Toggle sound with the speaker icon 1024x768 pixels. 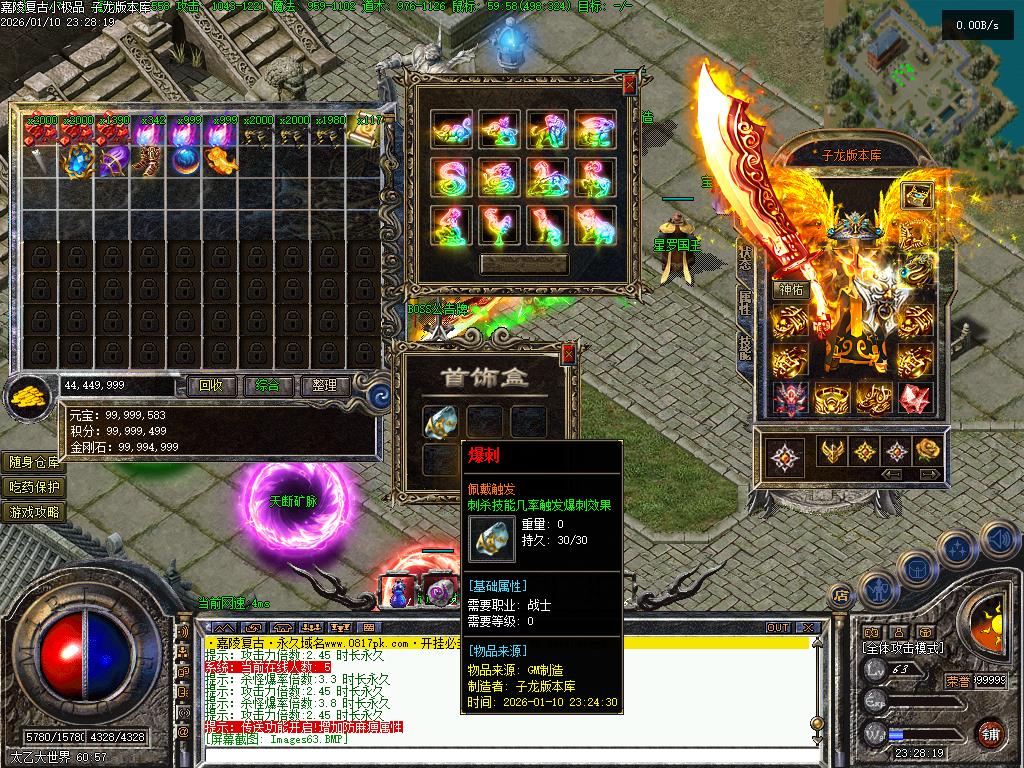point(998,540)
